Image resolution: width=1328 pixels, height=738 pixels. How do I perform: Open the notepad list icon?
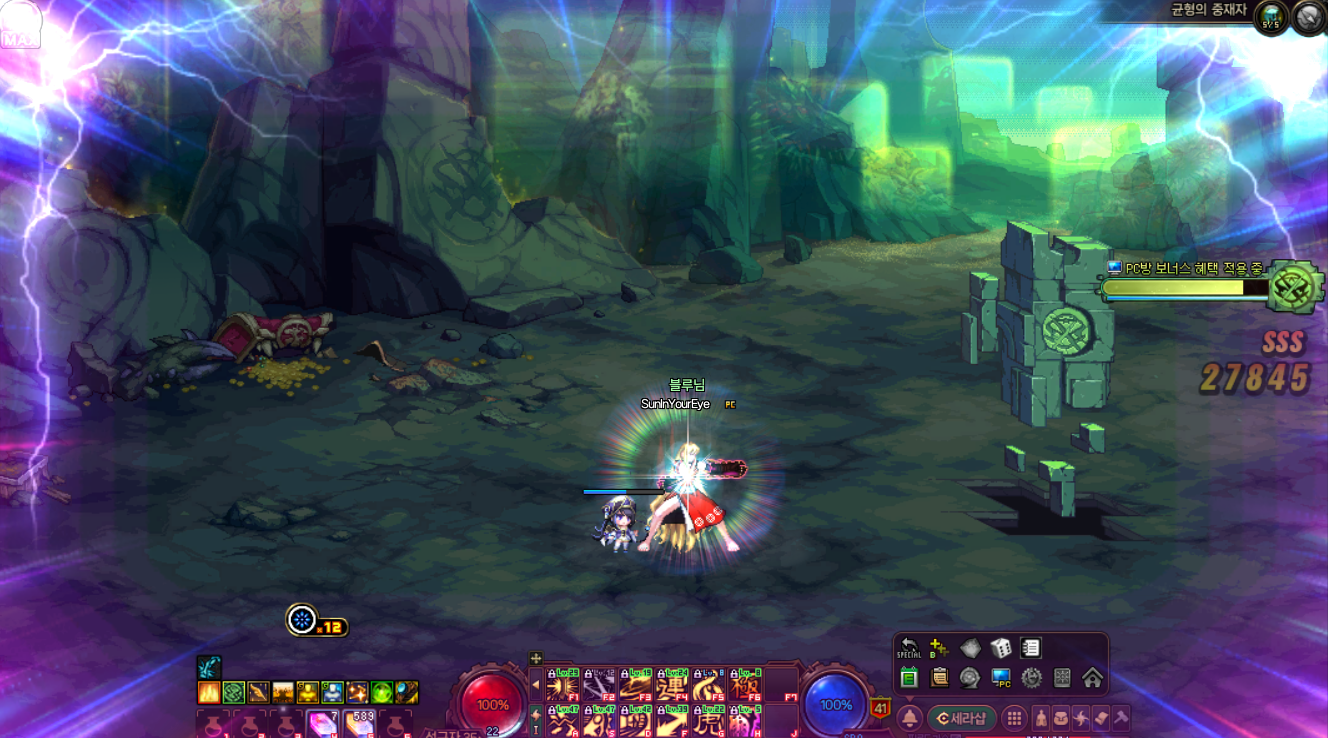point(1031,648)
